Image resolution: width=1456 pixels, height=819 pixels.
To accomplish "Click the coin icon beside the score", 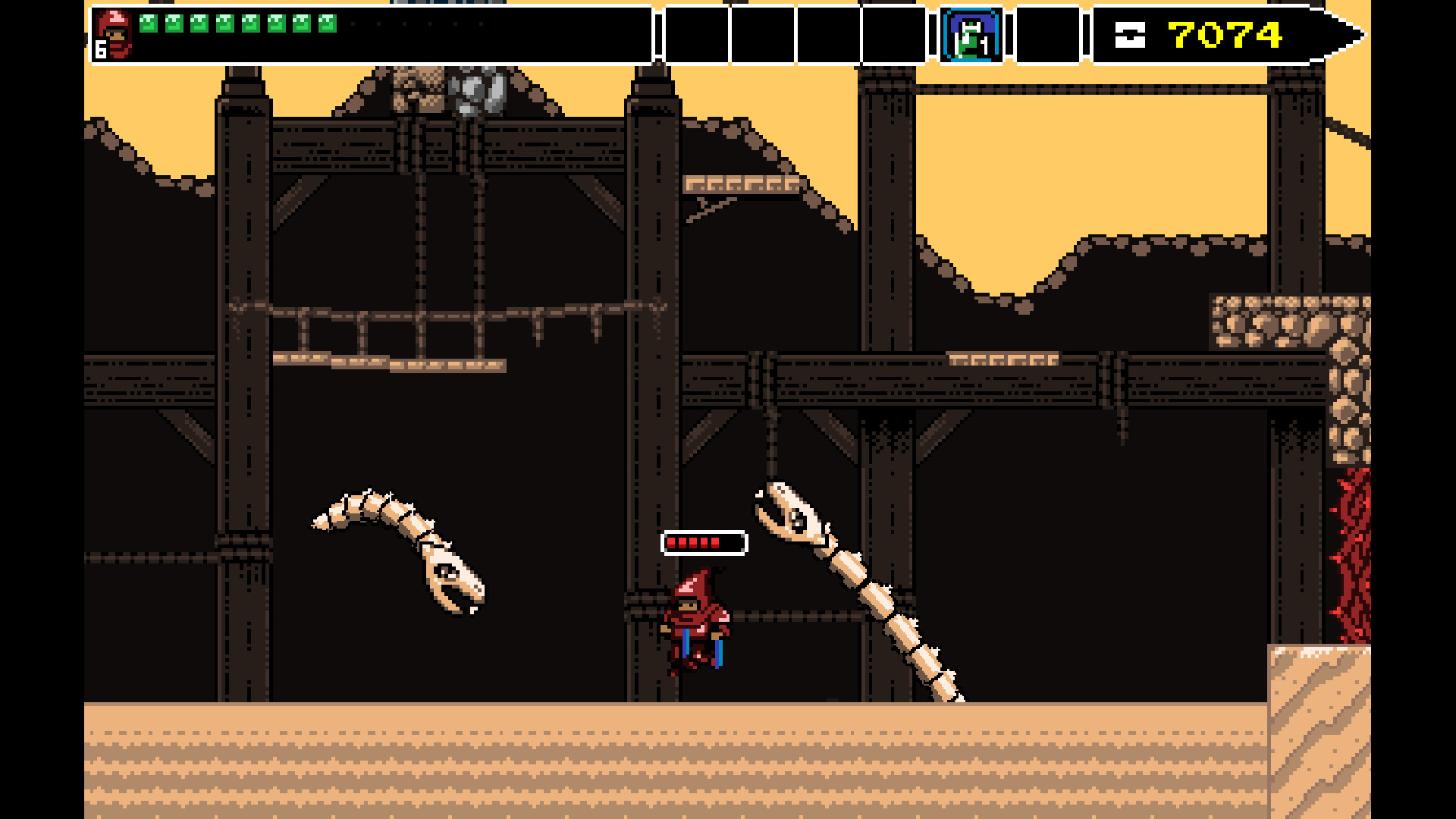I will [1129, 33].
